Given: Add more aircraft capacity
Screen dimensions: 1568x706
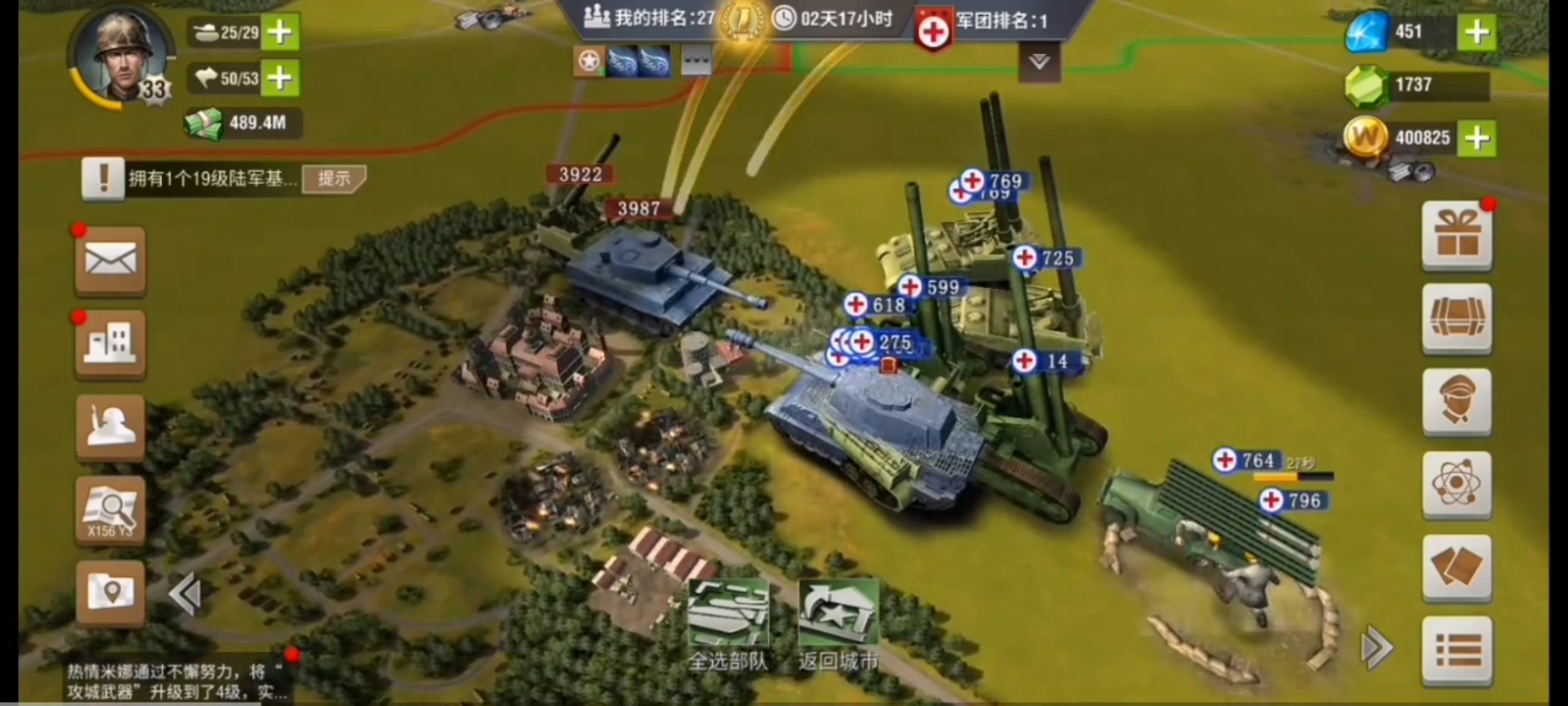Looking at the screenshot, I should 280,79.
